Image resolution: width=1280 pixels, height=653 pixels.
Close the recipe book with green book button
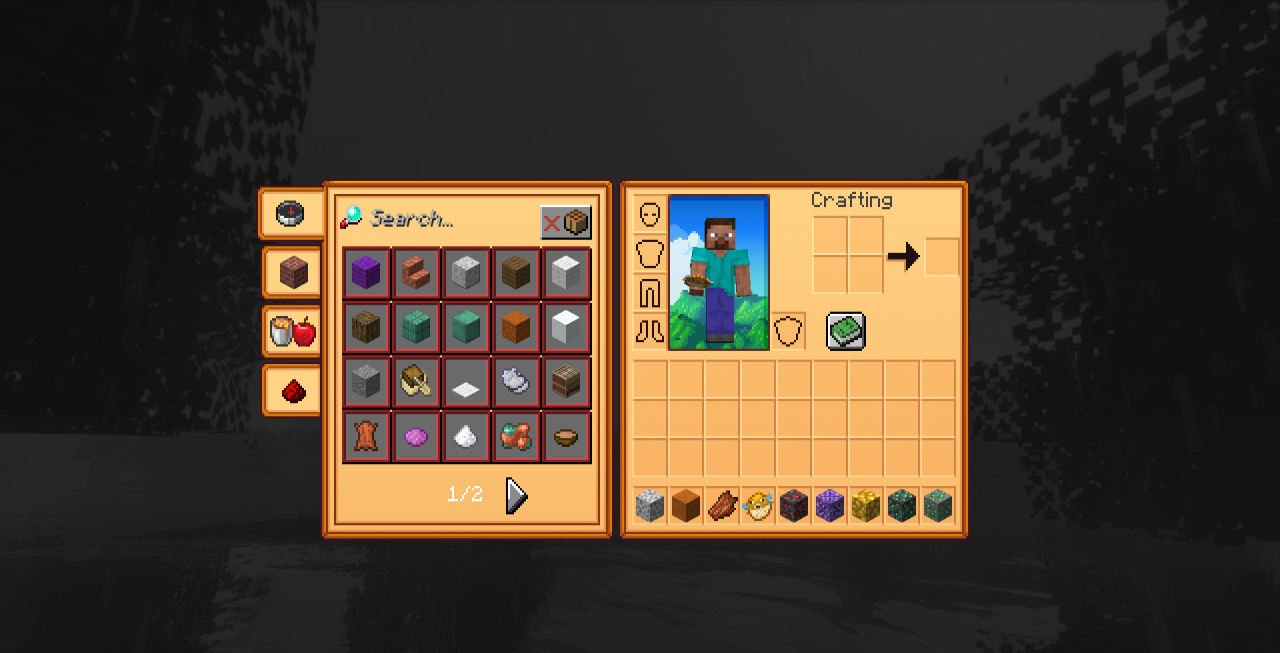(x=846, y=331)
